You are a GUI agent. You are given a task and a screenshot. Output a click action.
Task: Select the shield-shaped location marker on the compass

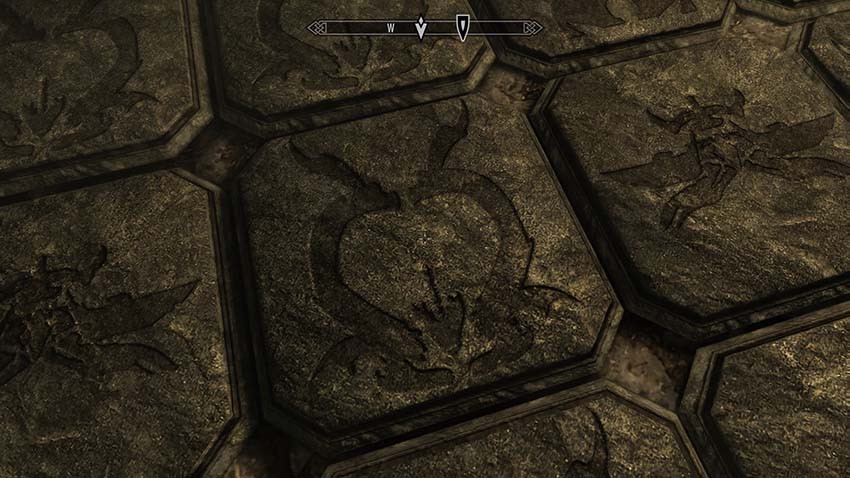(x=462, y=27)
